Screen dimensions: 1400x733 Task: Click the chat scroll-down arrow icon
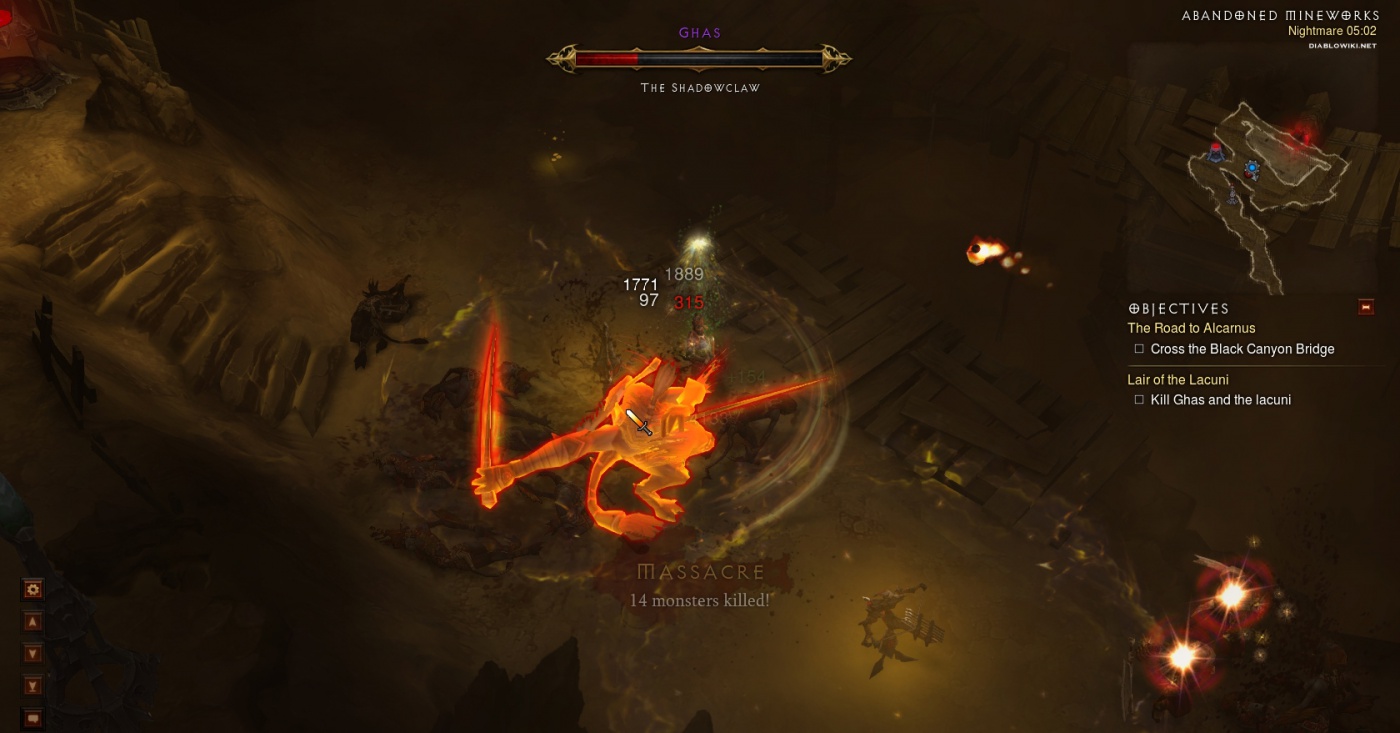click(x=33, y=652)
